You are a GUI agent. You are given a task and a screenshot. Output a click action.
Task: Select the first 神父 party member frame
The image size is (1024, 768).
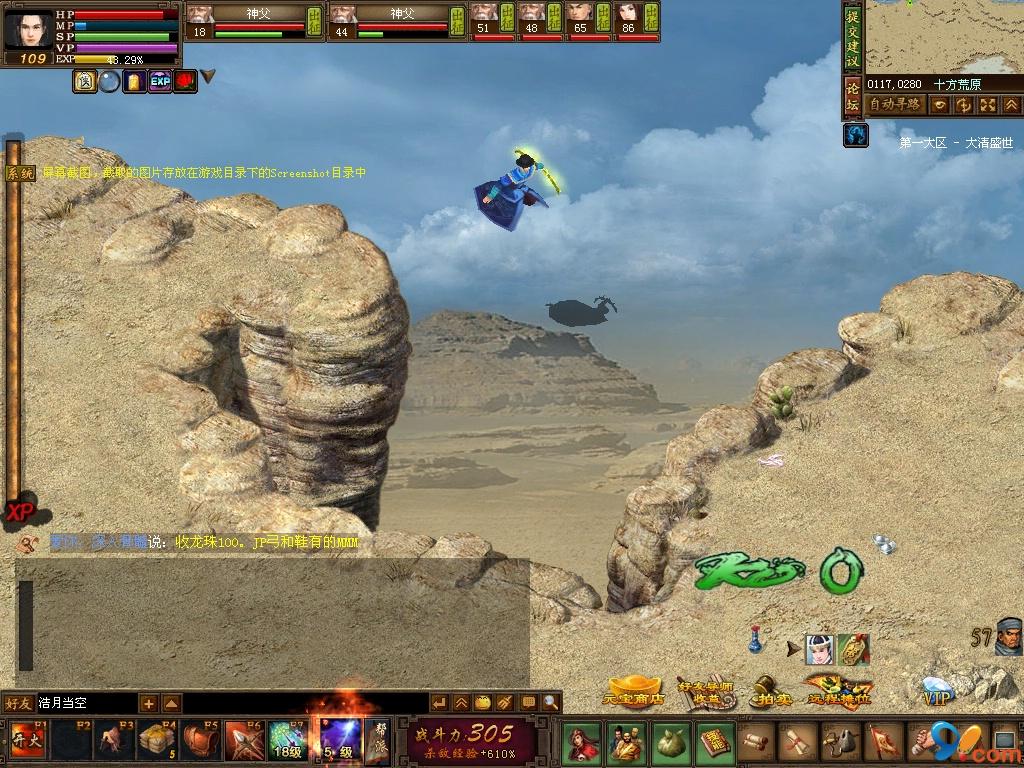click(255, 22)
